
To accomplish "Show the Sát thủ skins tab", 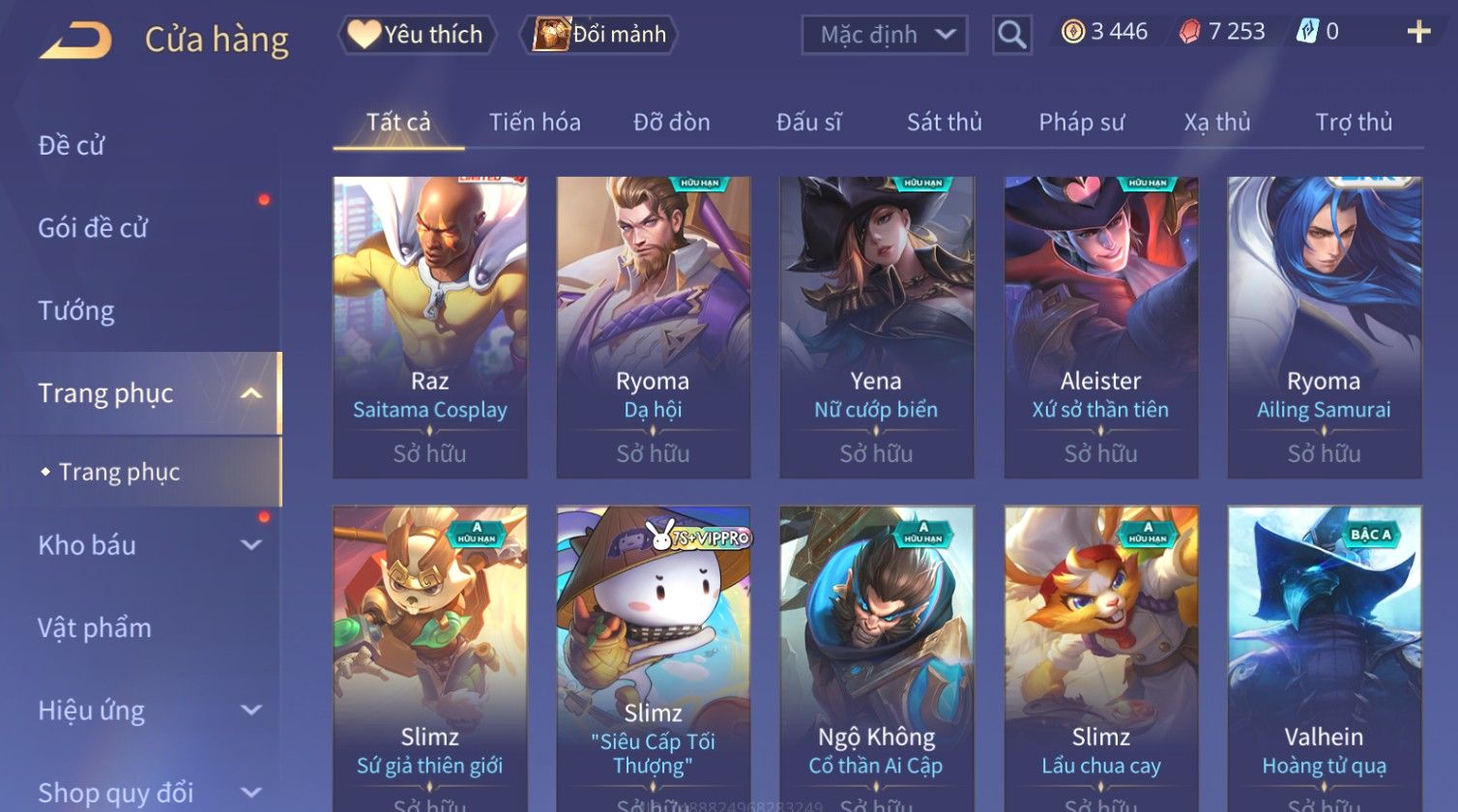I will (x=944, y=123).
